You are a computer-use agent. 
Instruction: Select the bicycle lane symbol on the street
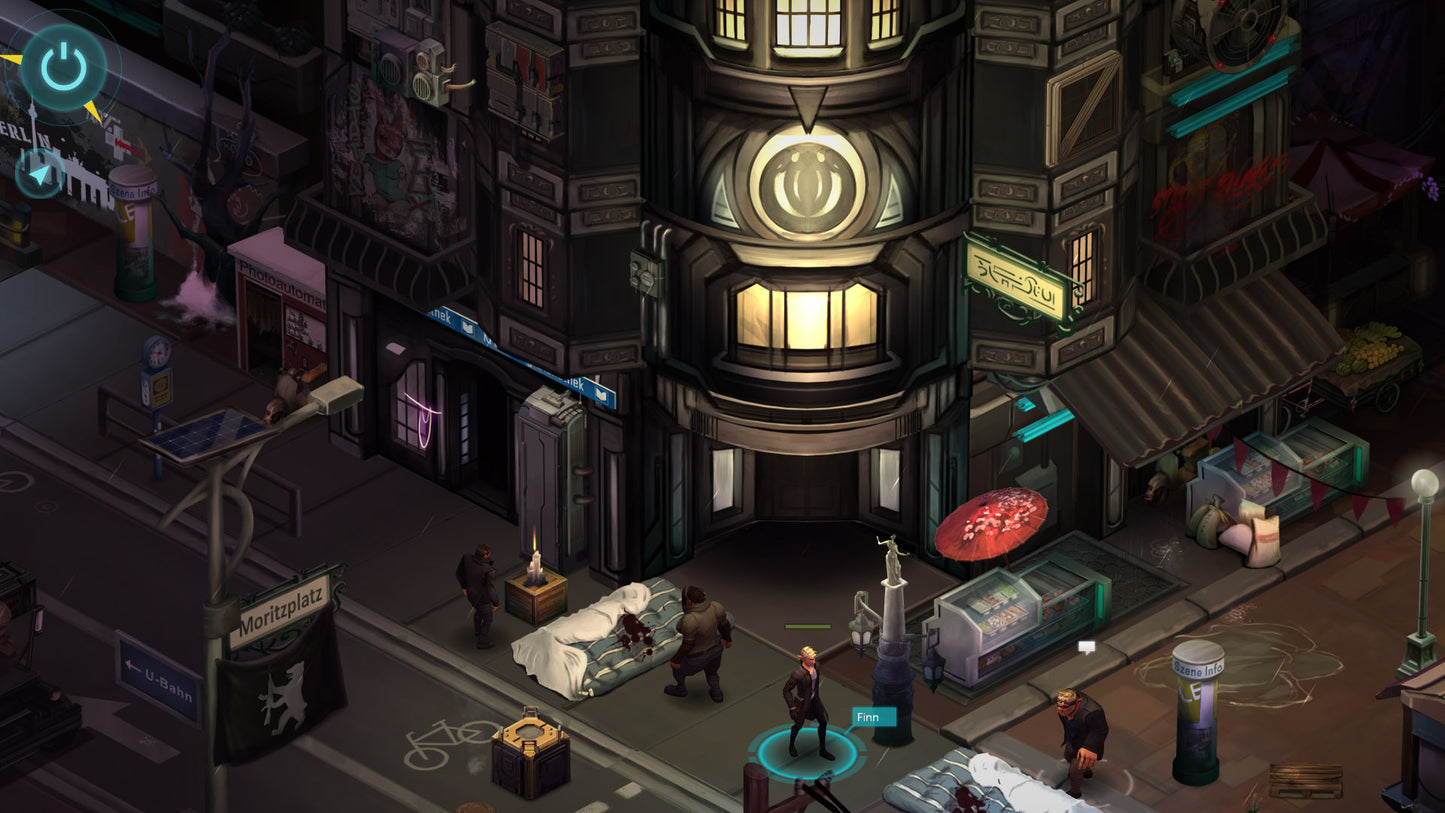pyautogui.click(x=447, y=740)
